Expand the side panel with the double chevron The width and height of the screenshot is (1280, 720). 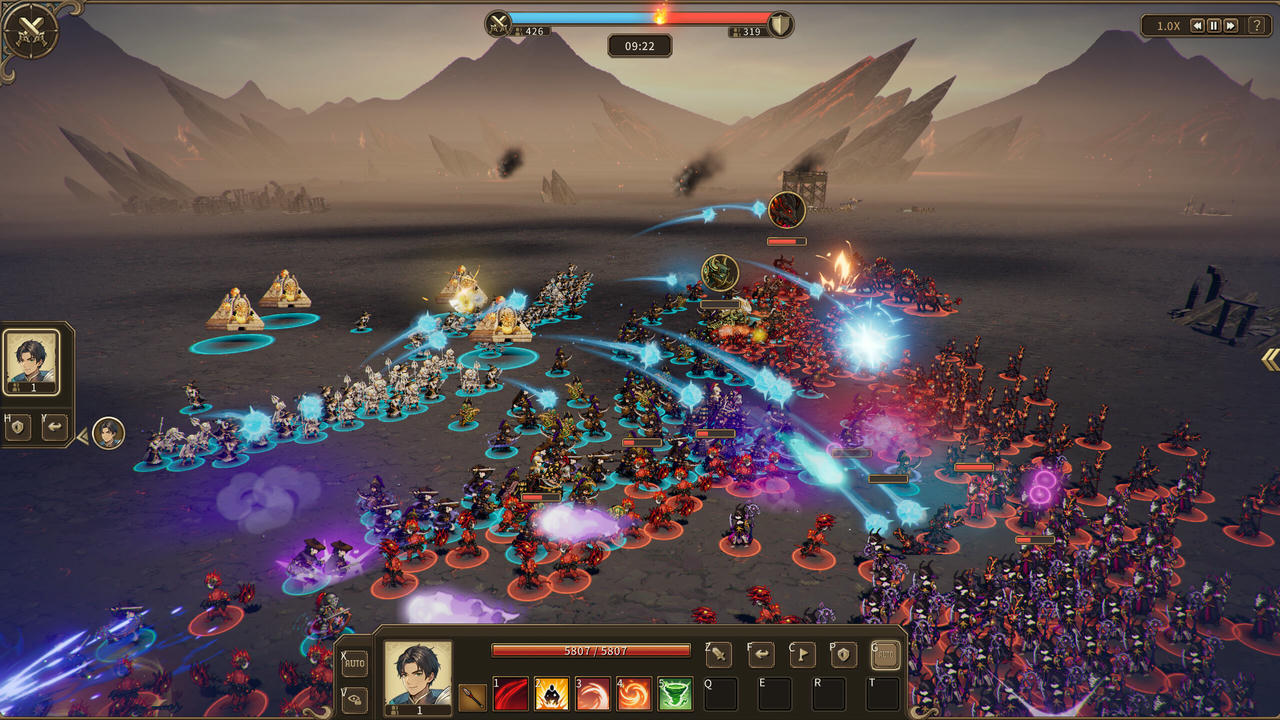tap(1269, 359)
